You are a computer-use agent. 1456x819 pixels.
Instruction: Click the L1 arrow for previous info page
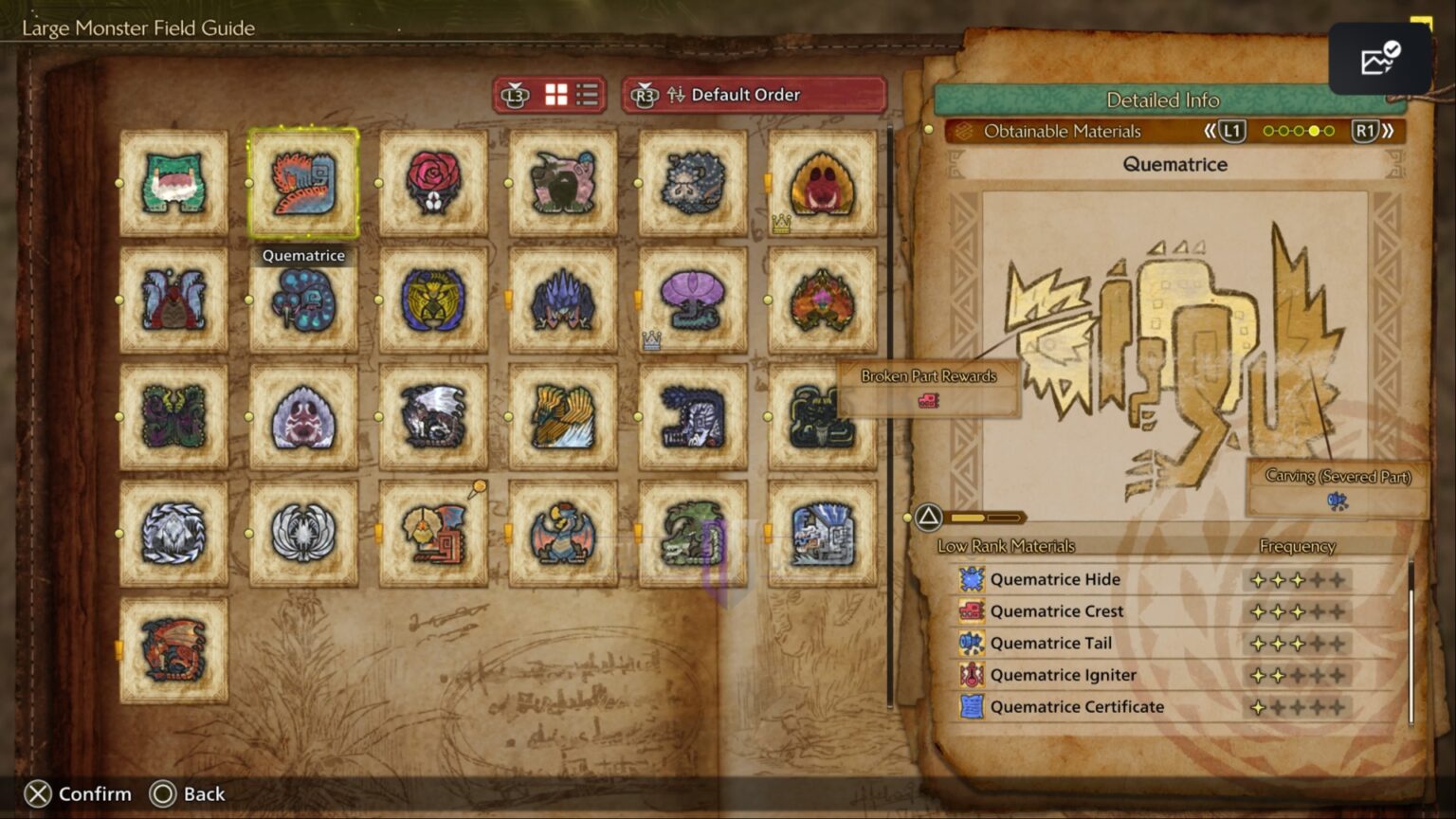(x=1232, y=132)
